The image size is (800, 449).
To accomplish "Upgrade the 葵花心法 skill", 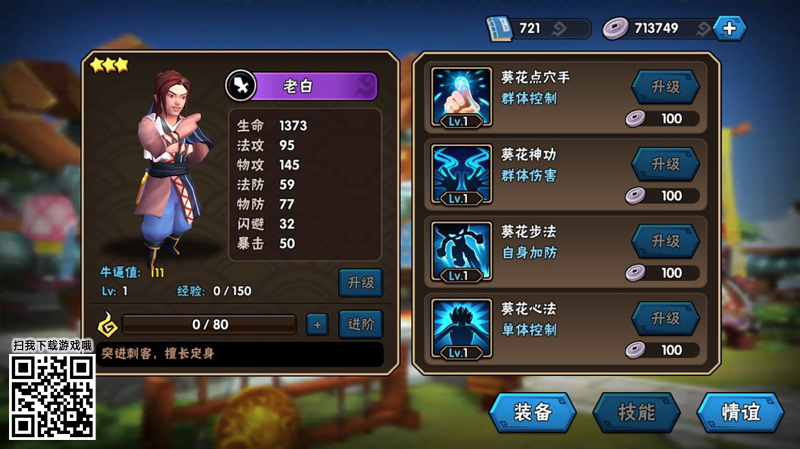I will click(x=665, y=318).
